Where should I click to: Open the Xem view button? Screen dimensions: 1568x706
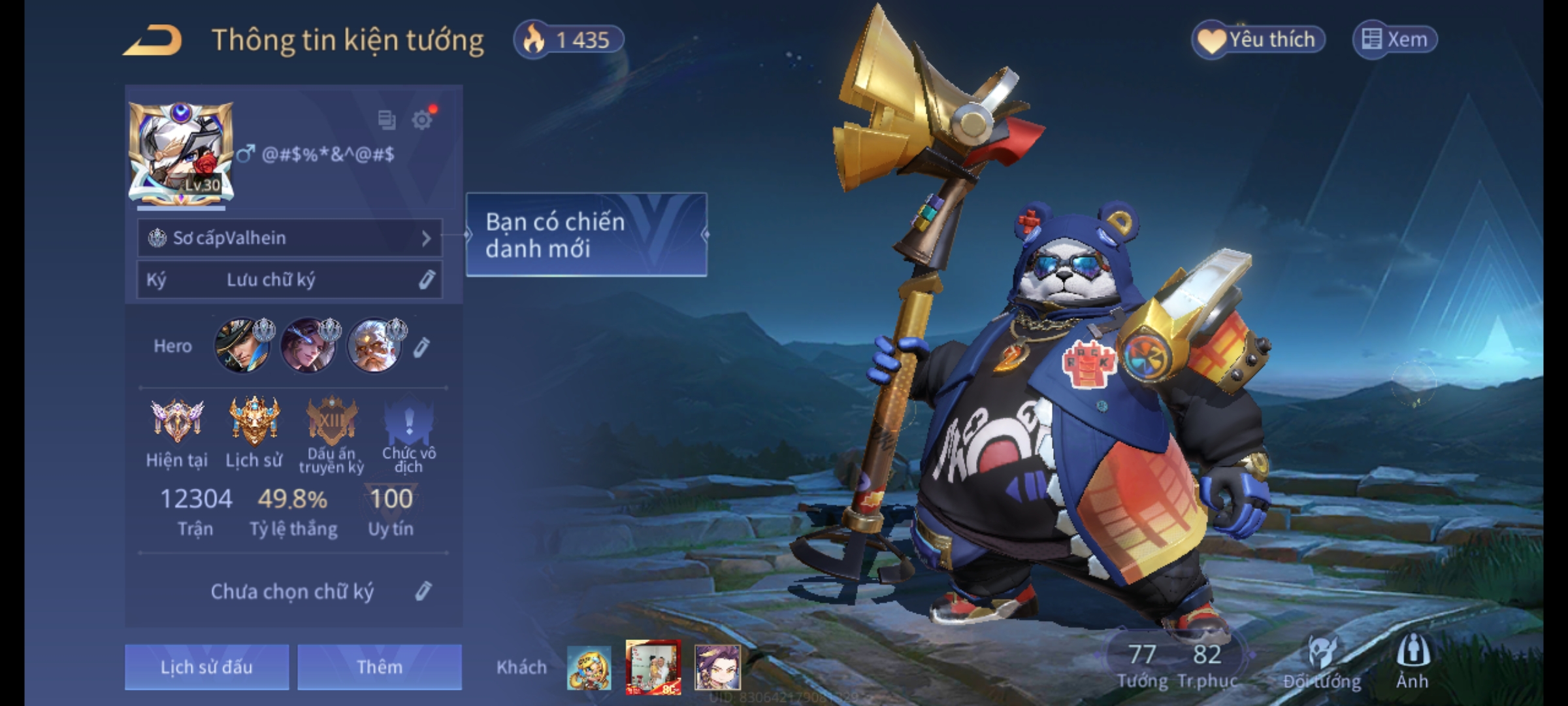1394,40
